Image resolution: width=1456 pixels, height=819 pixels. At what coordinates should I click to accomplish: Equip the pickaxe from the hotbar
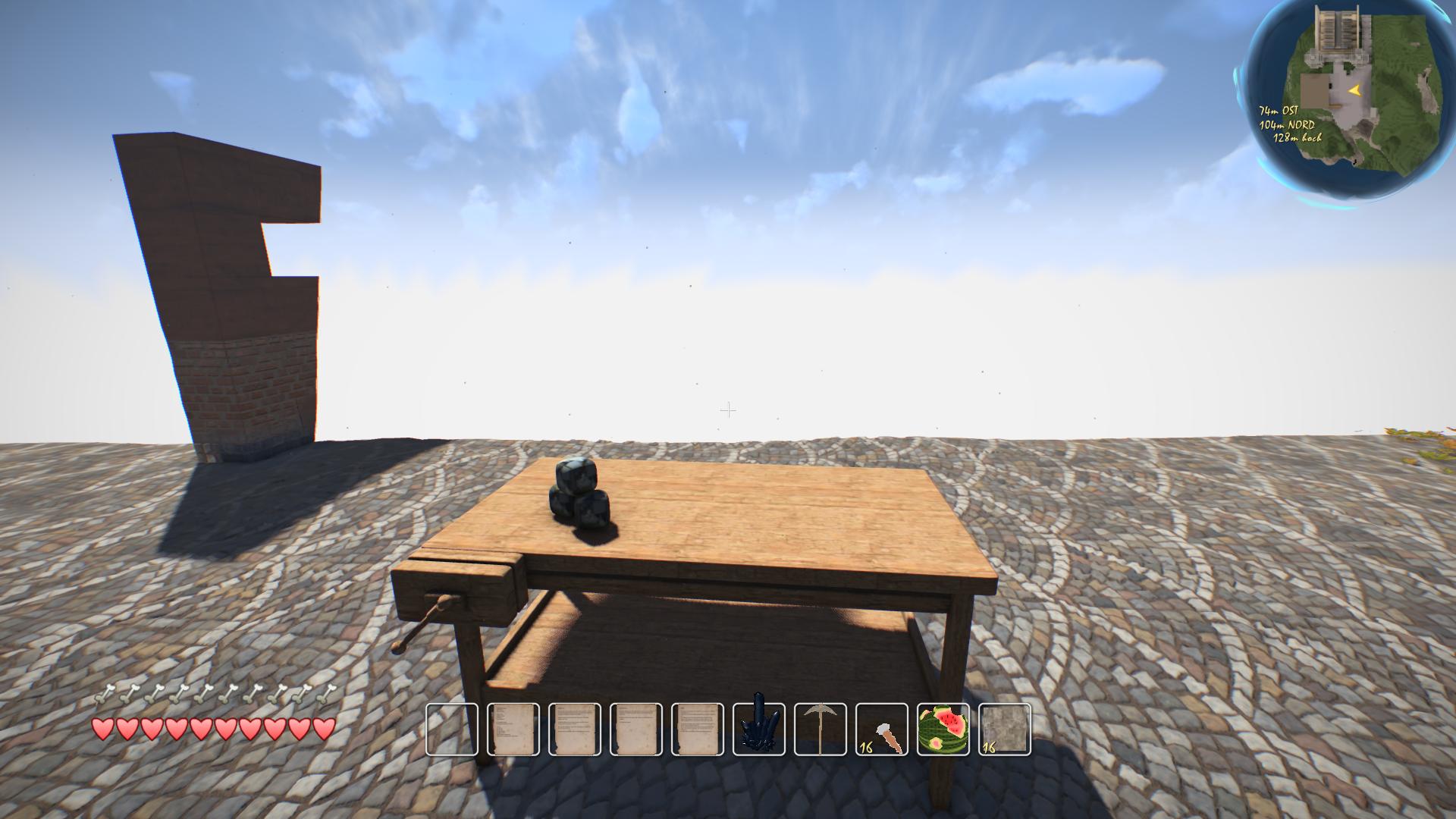(x=821, y=729)
